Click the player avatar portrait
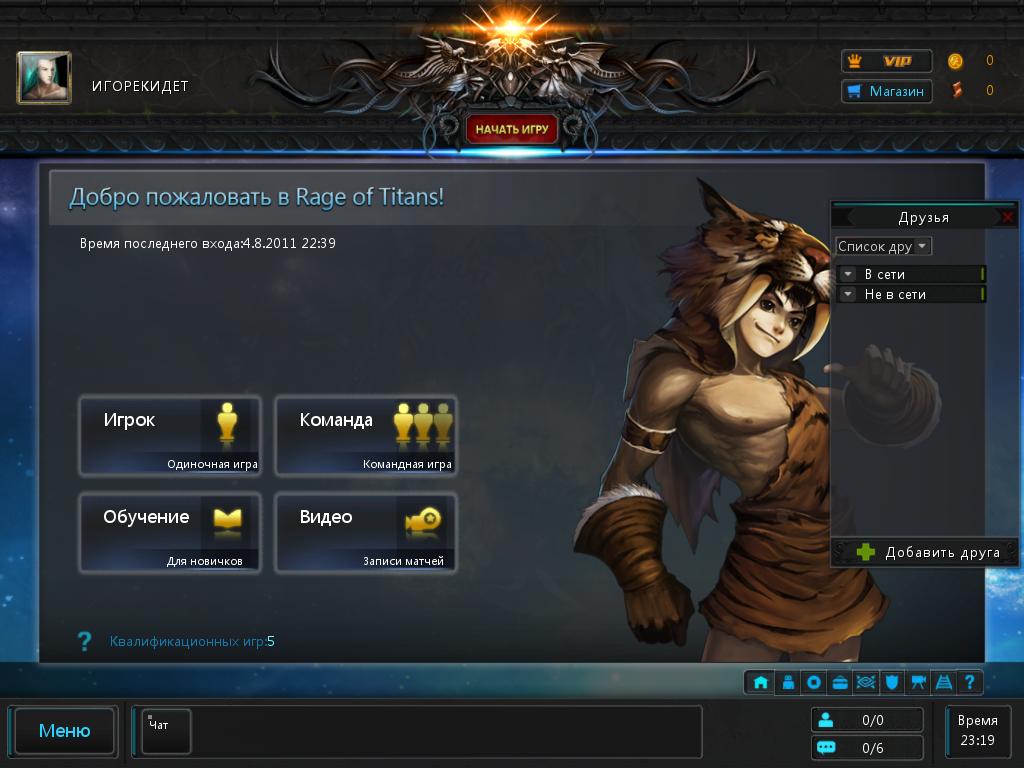Image resolution: width=1024 pixels, height=768 pixels. click(44, 78)
